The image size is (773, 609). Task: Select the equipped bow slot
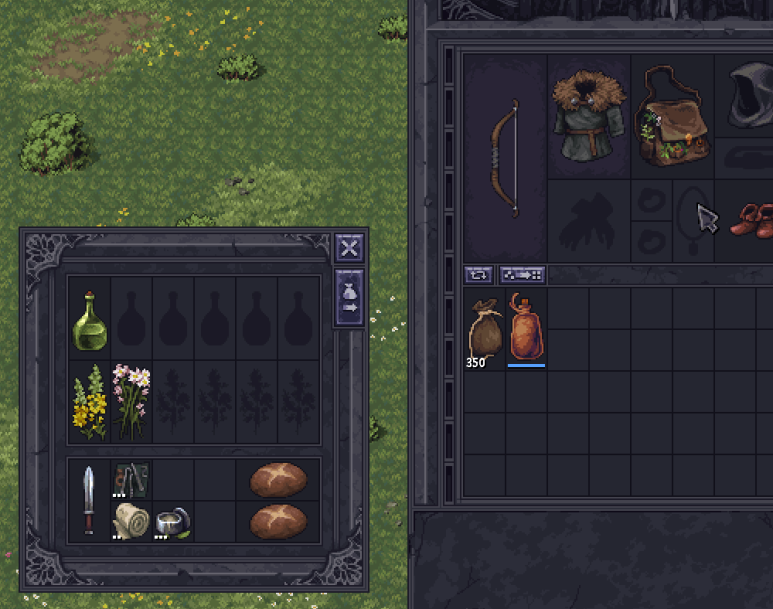pyautogui.click(x=505, y=157)
